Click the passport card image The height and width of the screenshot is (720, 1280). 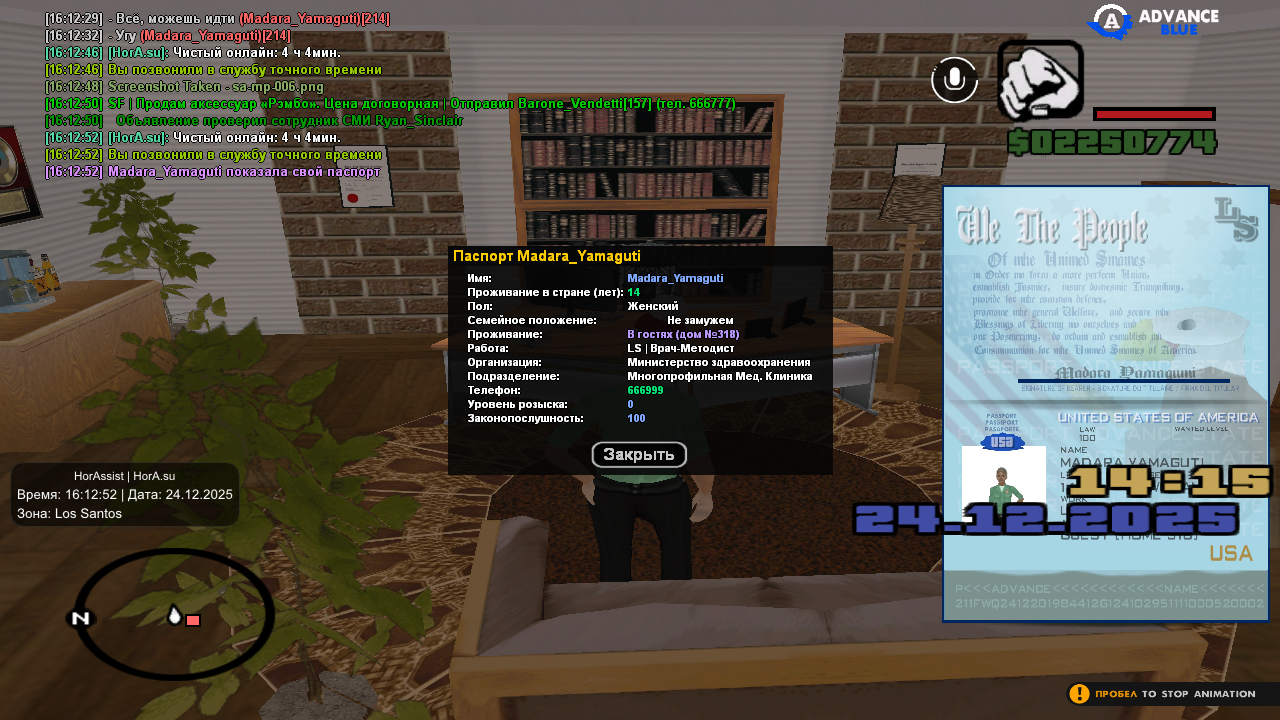click(1105, 403)
